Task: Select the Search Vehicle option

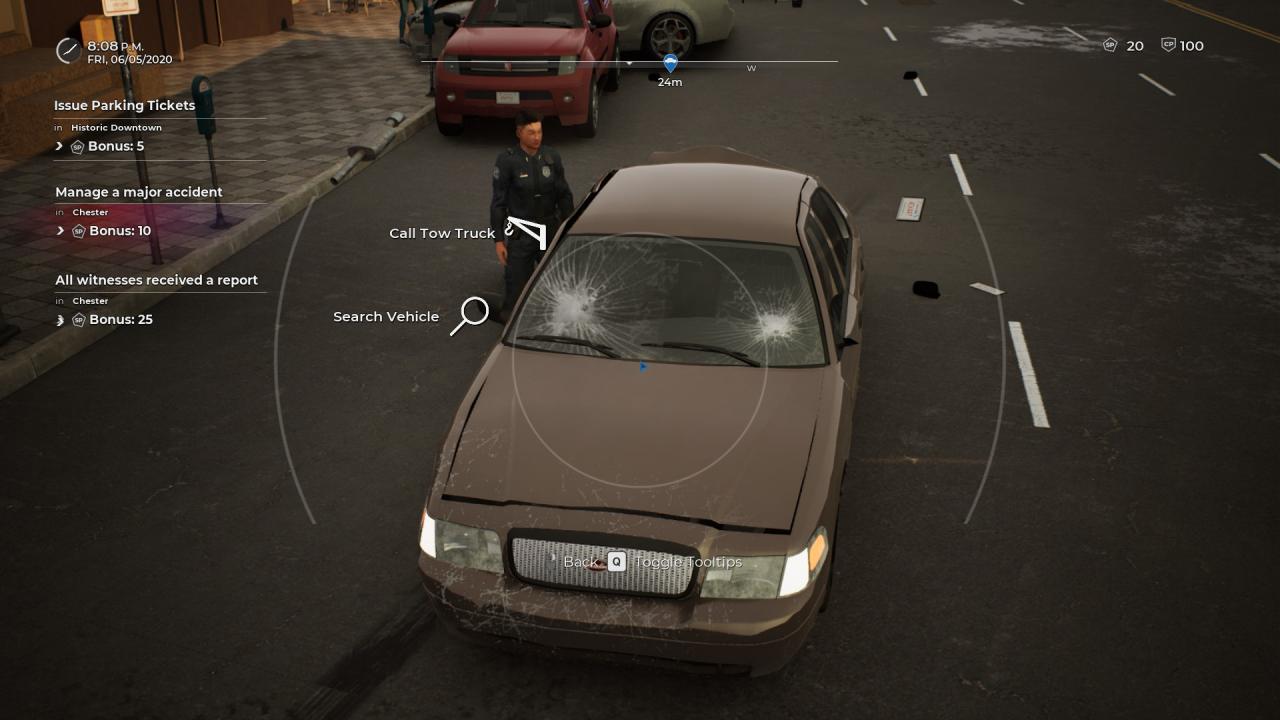Action: 387,317
